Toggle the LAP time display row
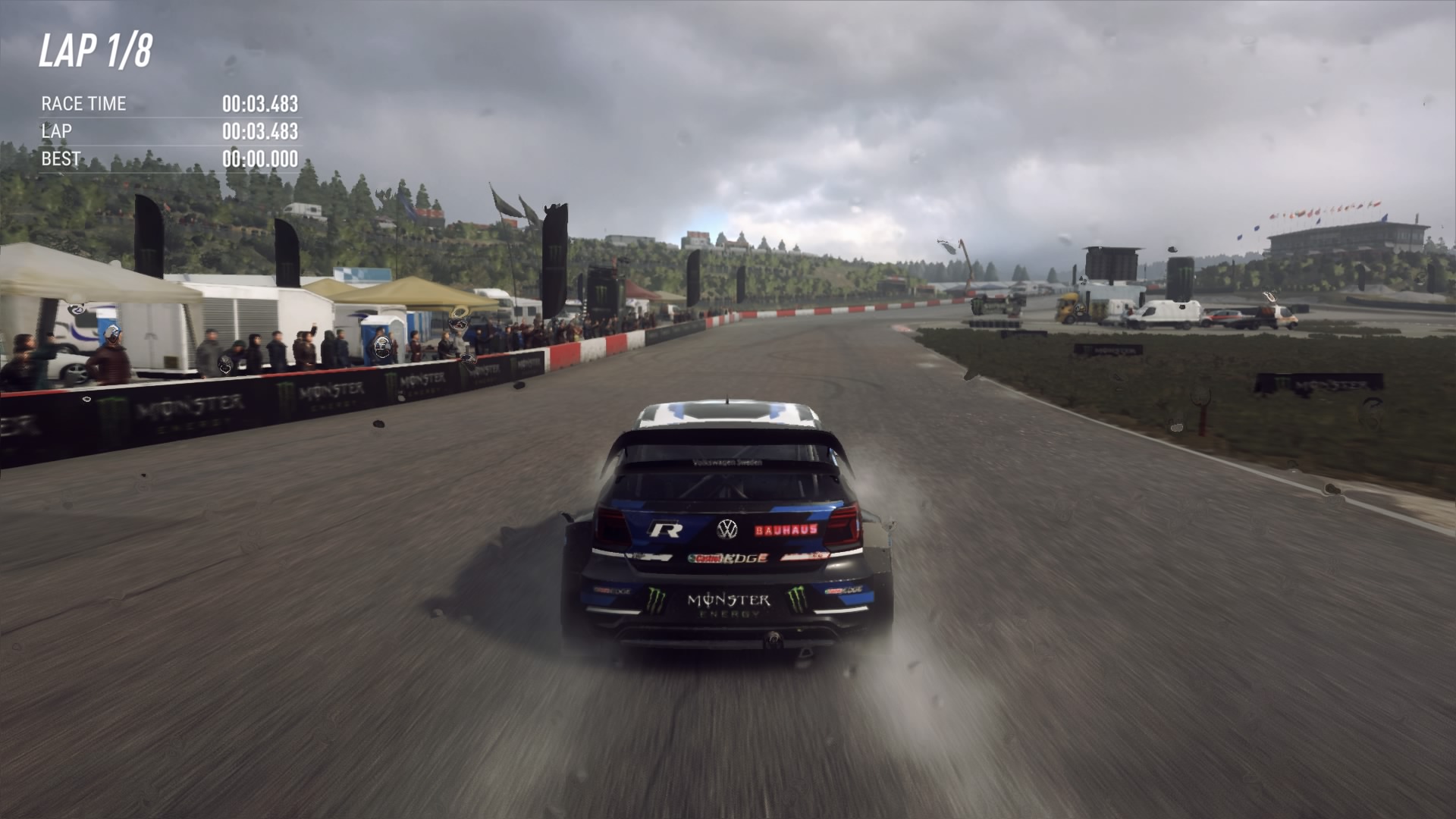Screen dimensions: 1456x819 pos(57,131)
